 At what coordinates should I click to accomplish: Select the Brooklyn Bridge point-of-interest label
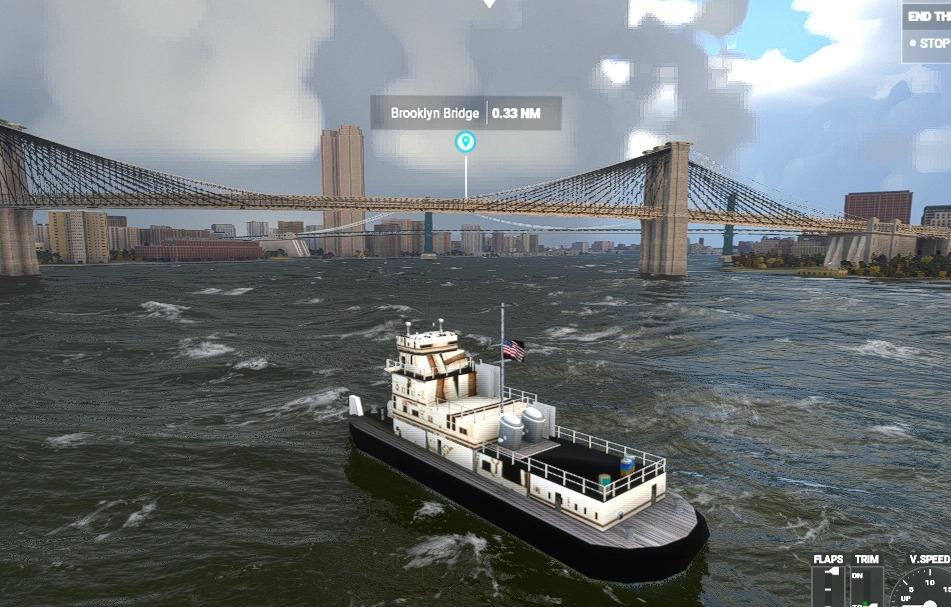pyautogui.click(x=435, y=113)
